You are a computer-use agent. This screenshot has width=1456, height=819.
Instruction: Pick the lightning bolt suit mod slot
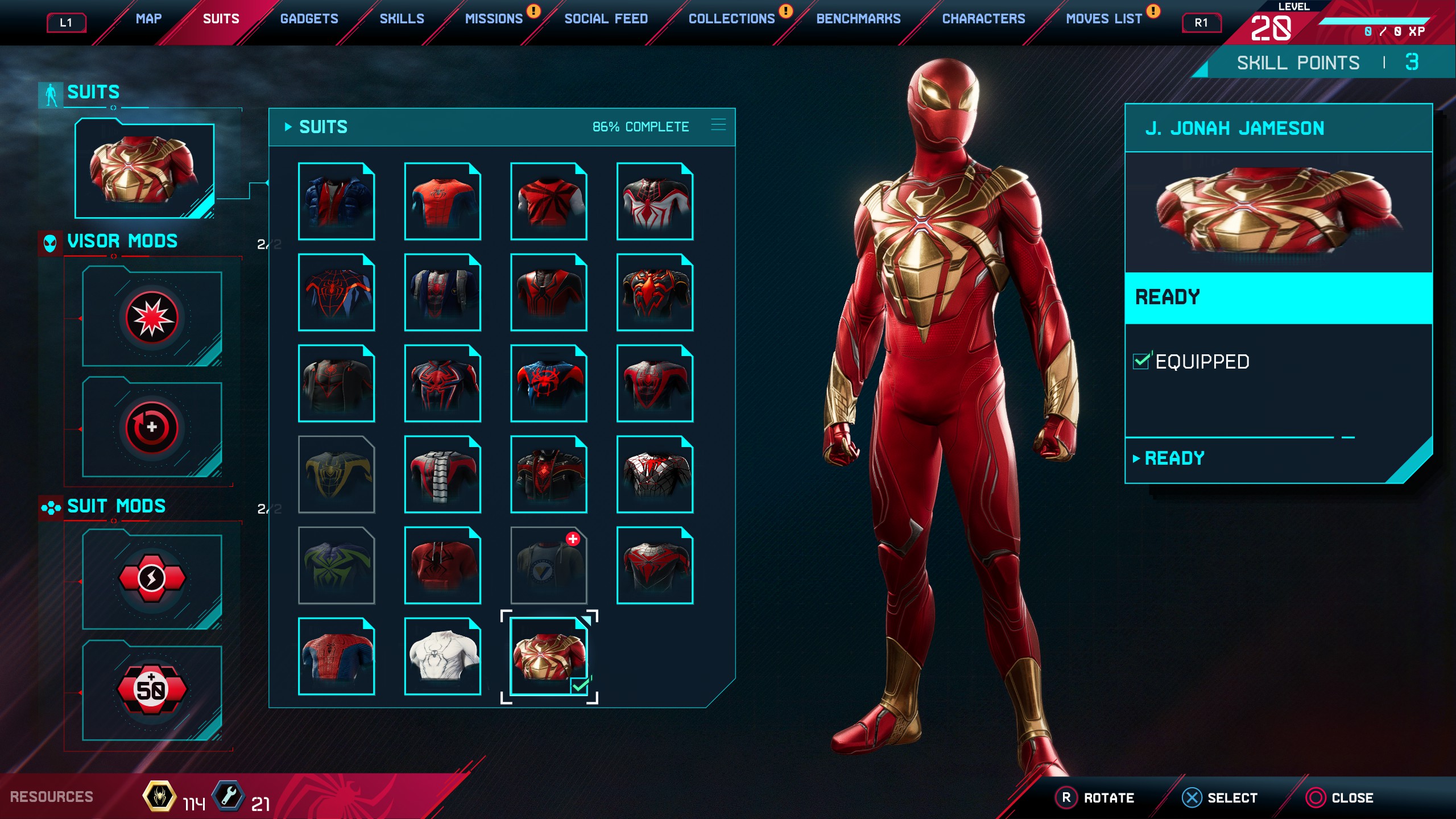152,579
